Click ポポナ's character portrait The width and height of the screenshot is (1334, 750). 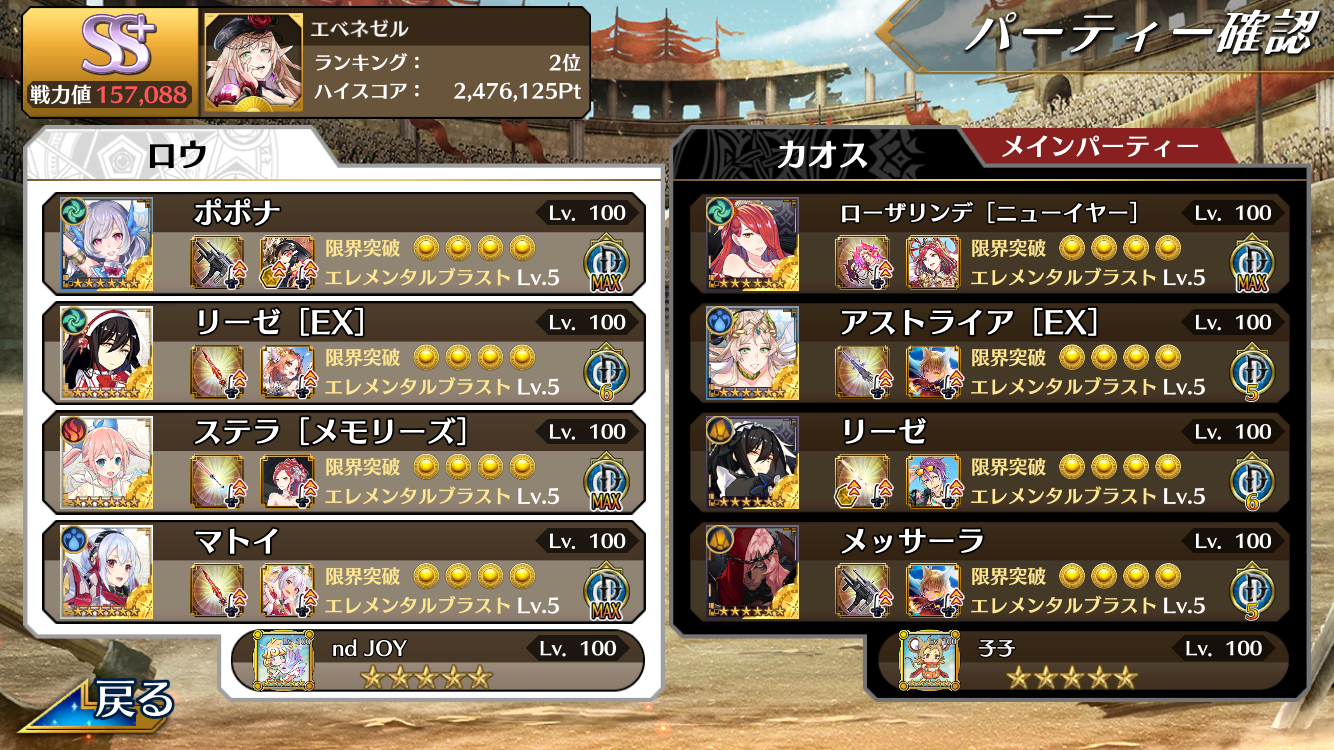click(x=106, y=243)
